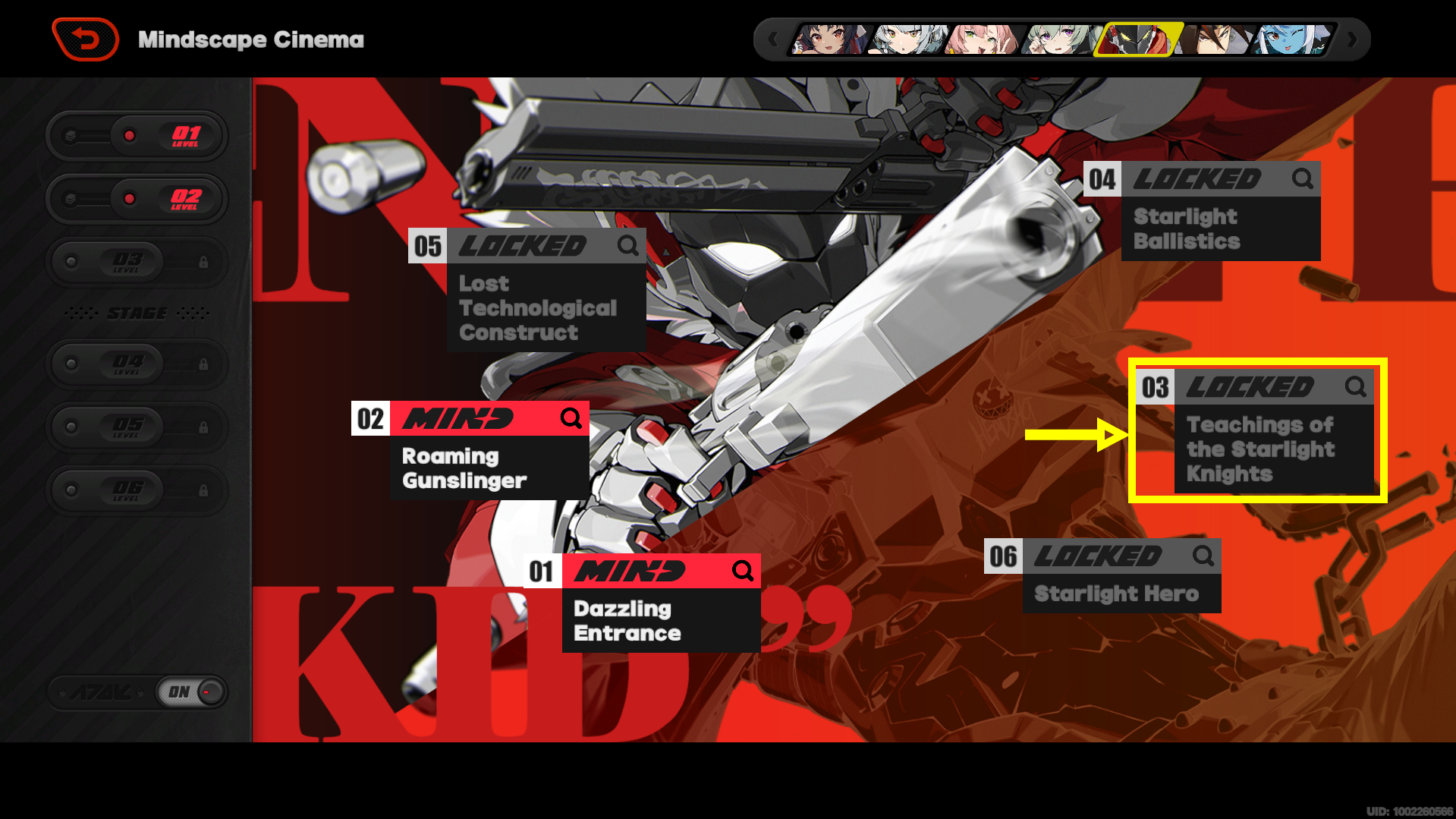Choose the green-haired, purple-eyed character portrait
This screenshot has height=819, width=1456.
tap(1059, 39)
